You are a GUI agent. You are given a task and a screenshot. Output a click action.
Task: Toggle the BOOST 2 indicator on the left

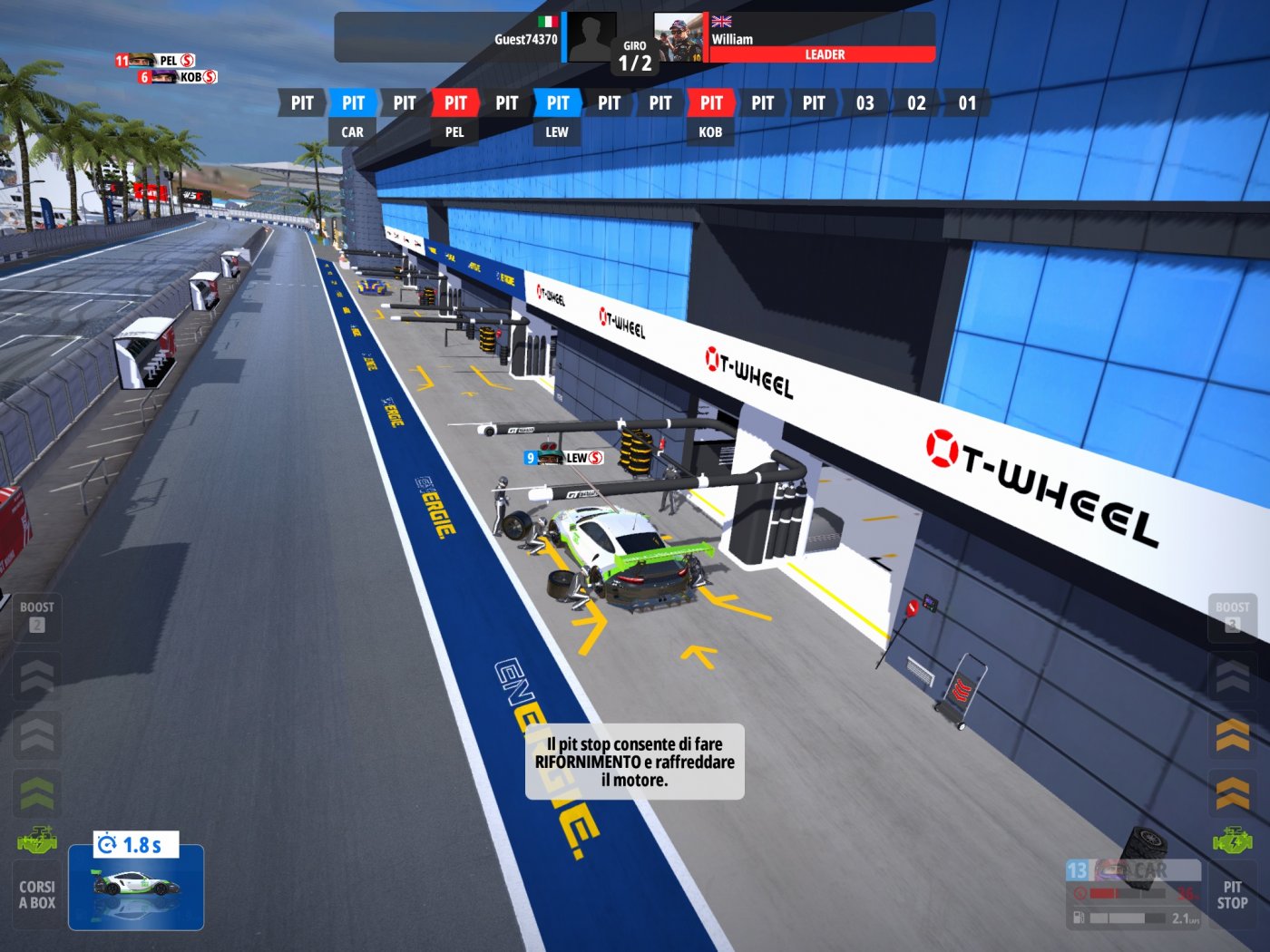[36, 615]
